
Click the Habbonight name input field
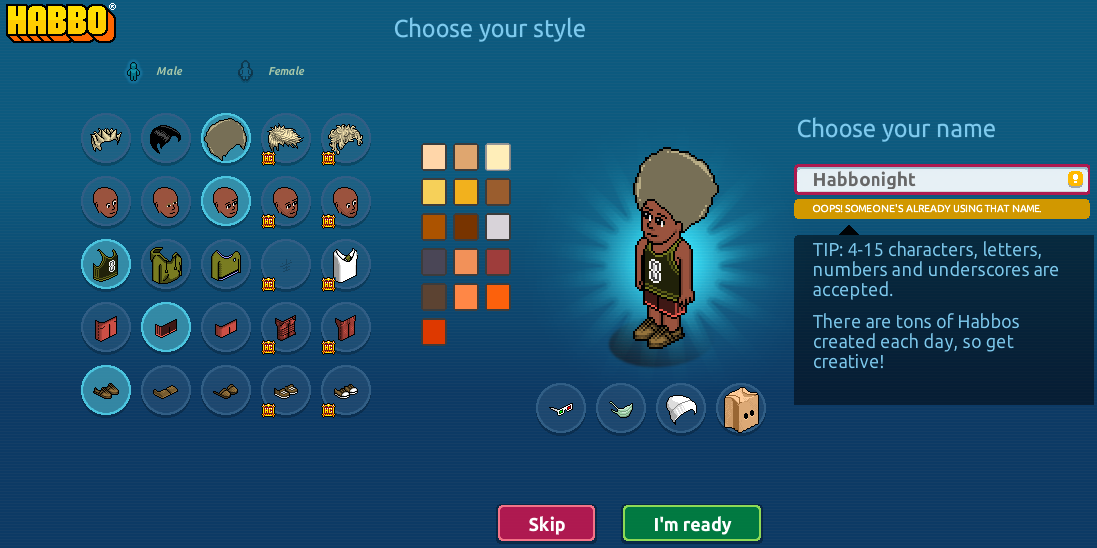(x=930, y=180)
